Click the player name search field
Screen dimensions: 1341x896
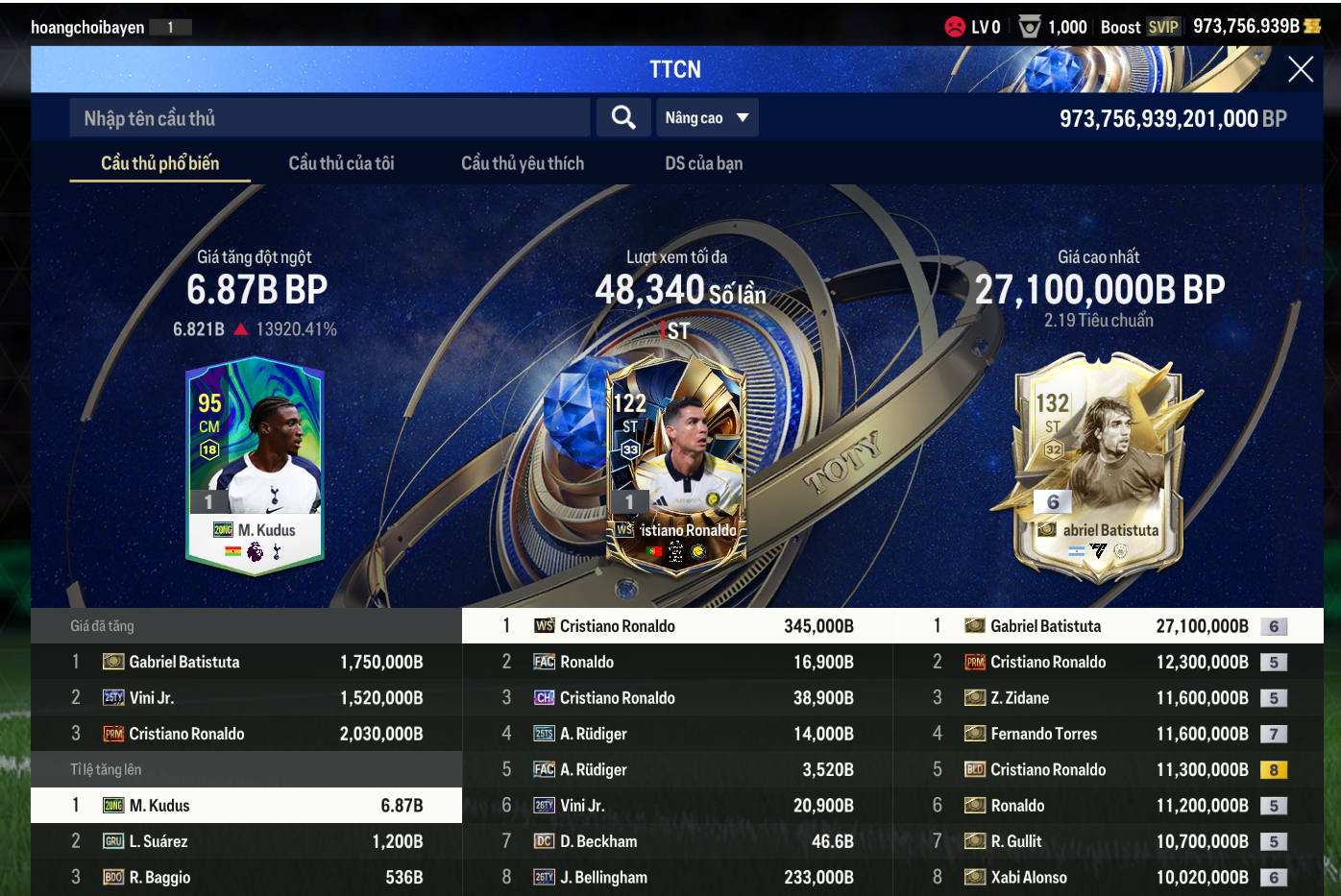(x=329, y=118)
